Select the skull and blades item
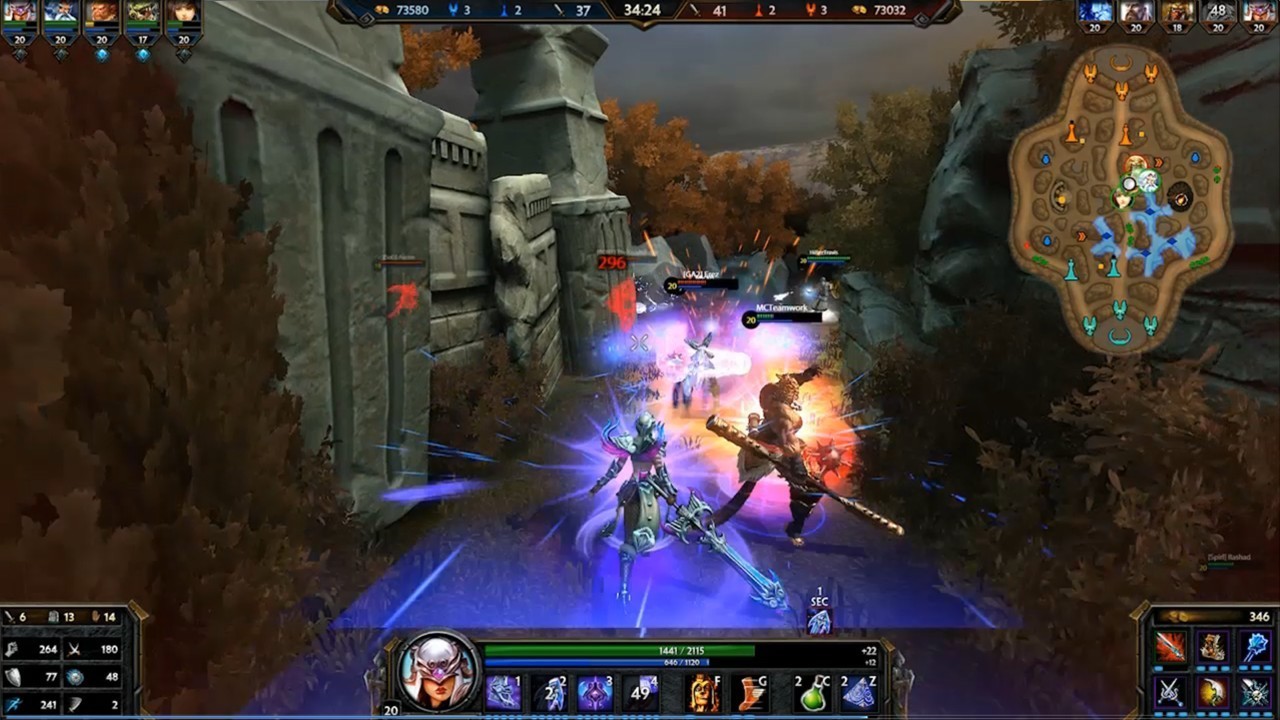Image resolution: width=1280 pixels, height=720 pixels. click(x=1256, y=691)
